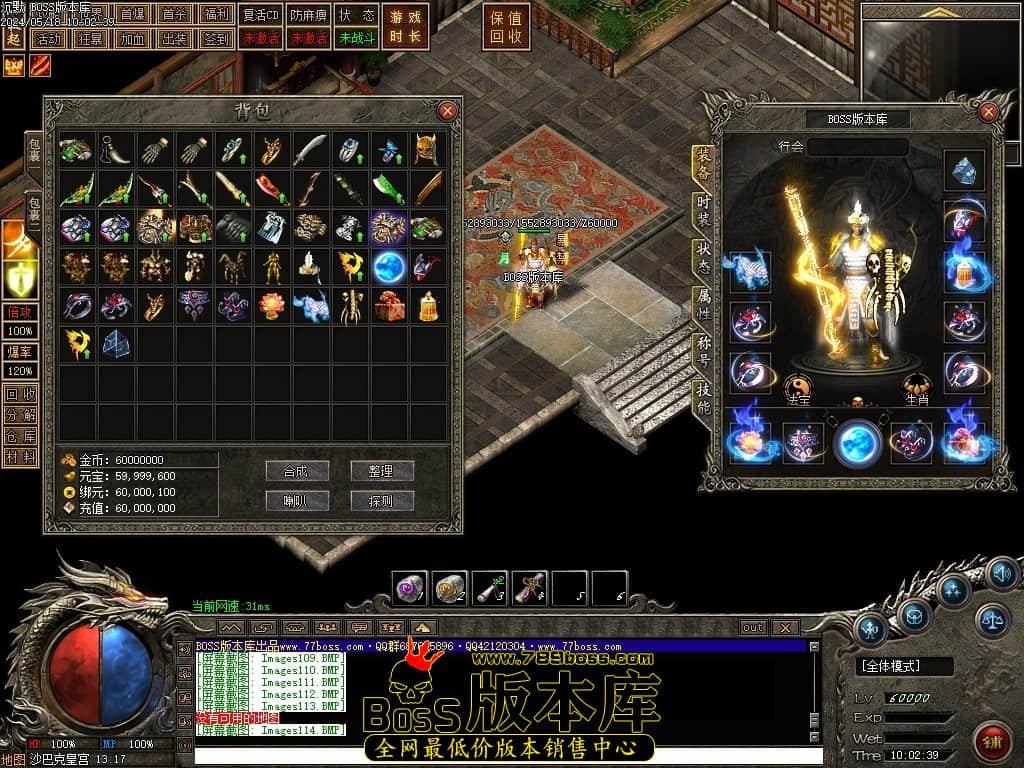This screenshot has width=1024, height=768.
Task: Open the 福利 welfare menu
Action: (215, 15)
